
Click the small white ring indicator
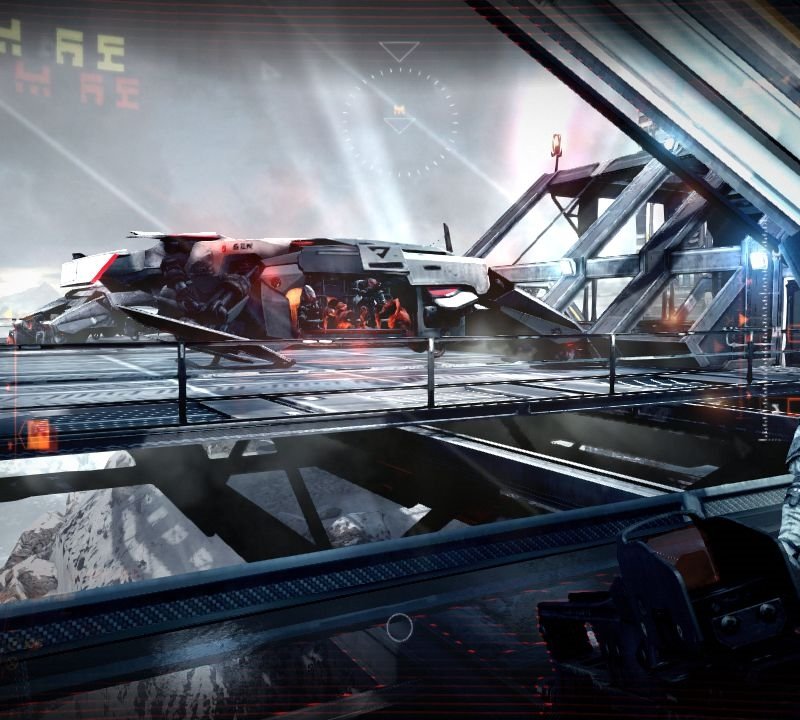coord(399,627)
